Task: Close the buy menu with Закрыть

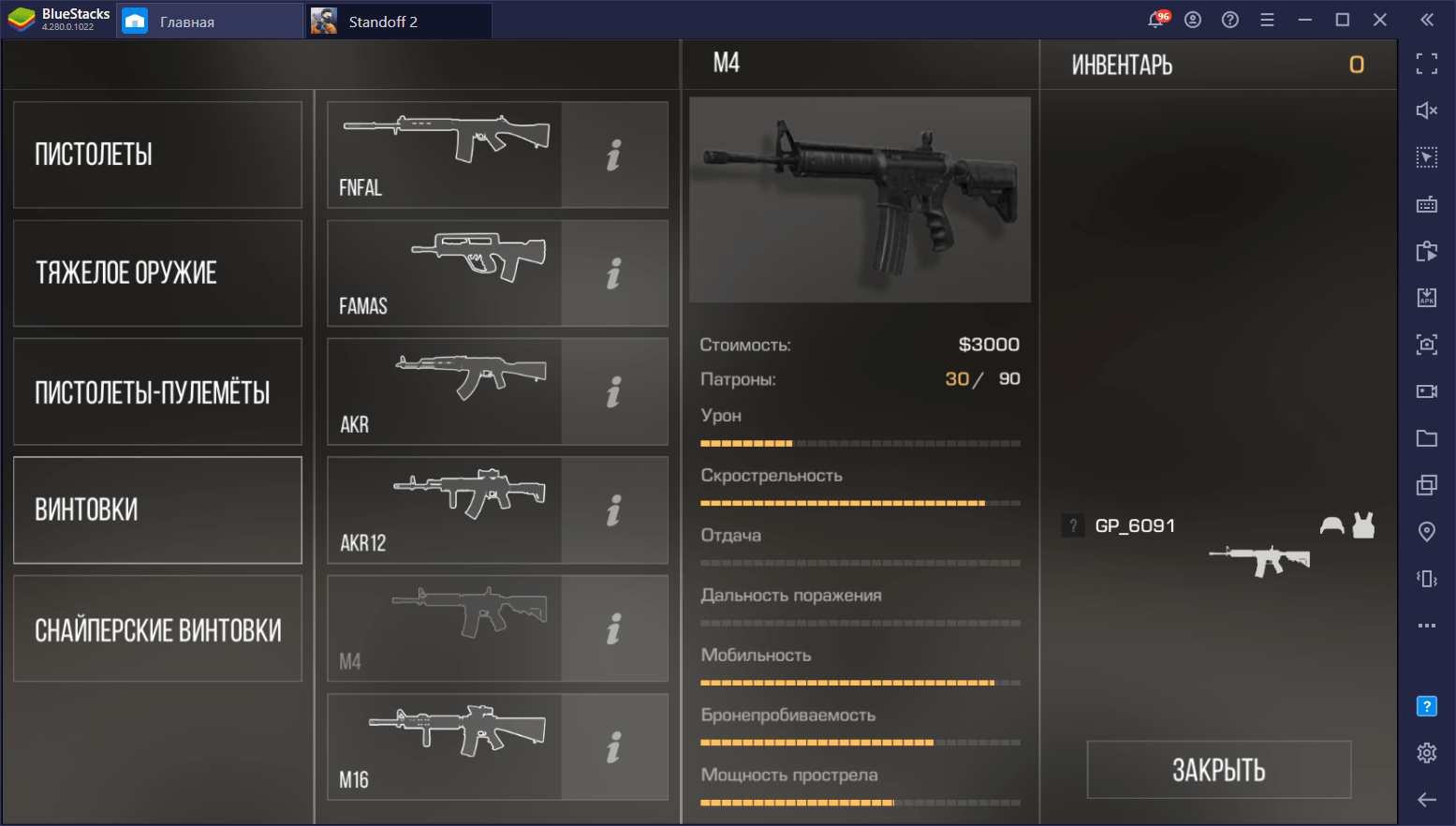Action: (1218, 770)
